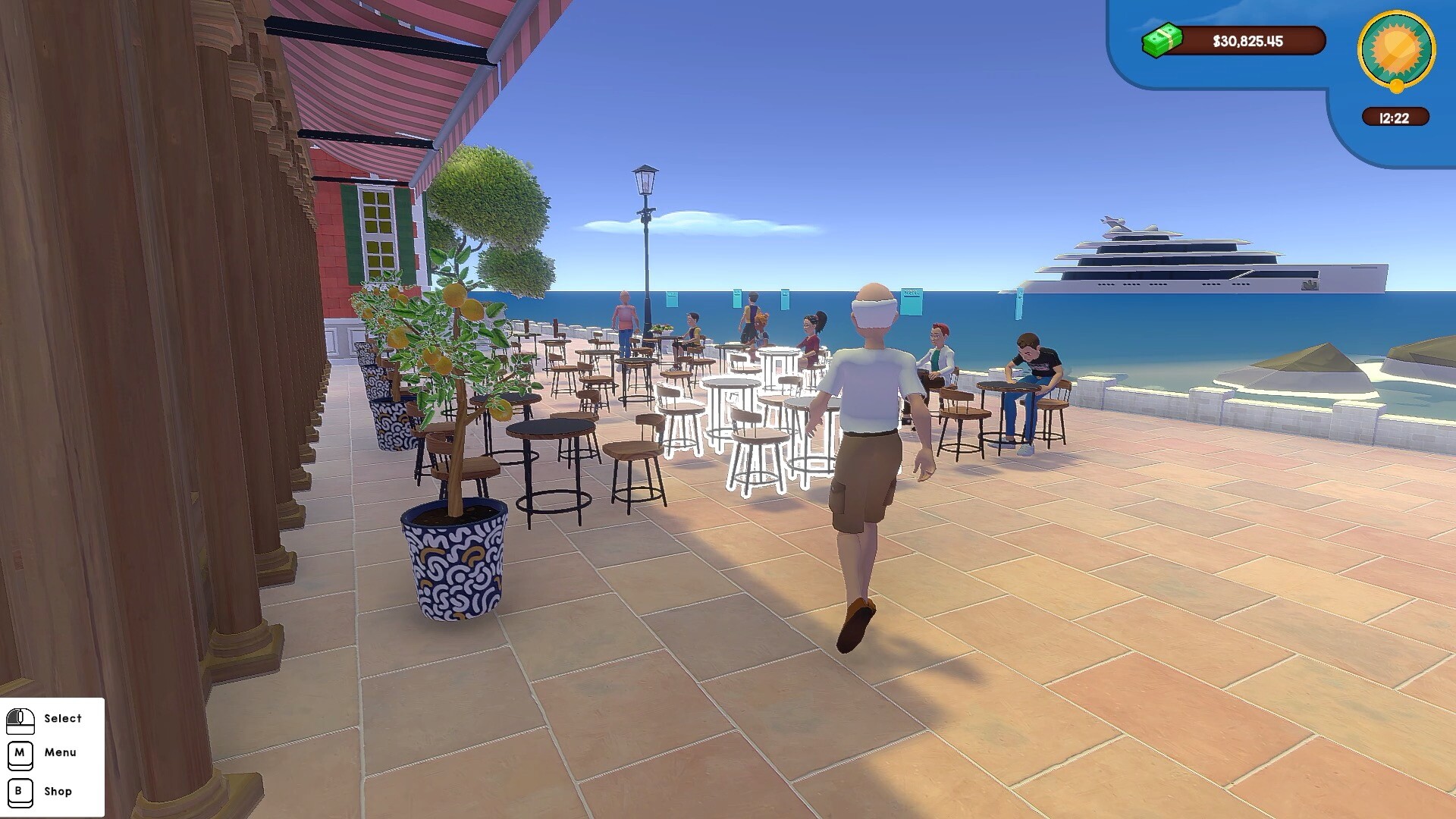Click the B key Shop icon
1456x819 pixels.
20,791
